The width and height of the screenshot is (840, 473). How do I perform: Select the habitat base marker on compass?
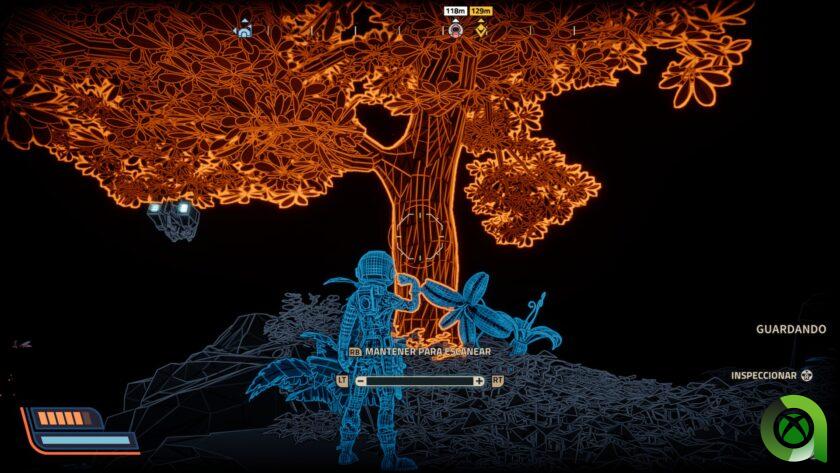coord(242,31)
